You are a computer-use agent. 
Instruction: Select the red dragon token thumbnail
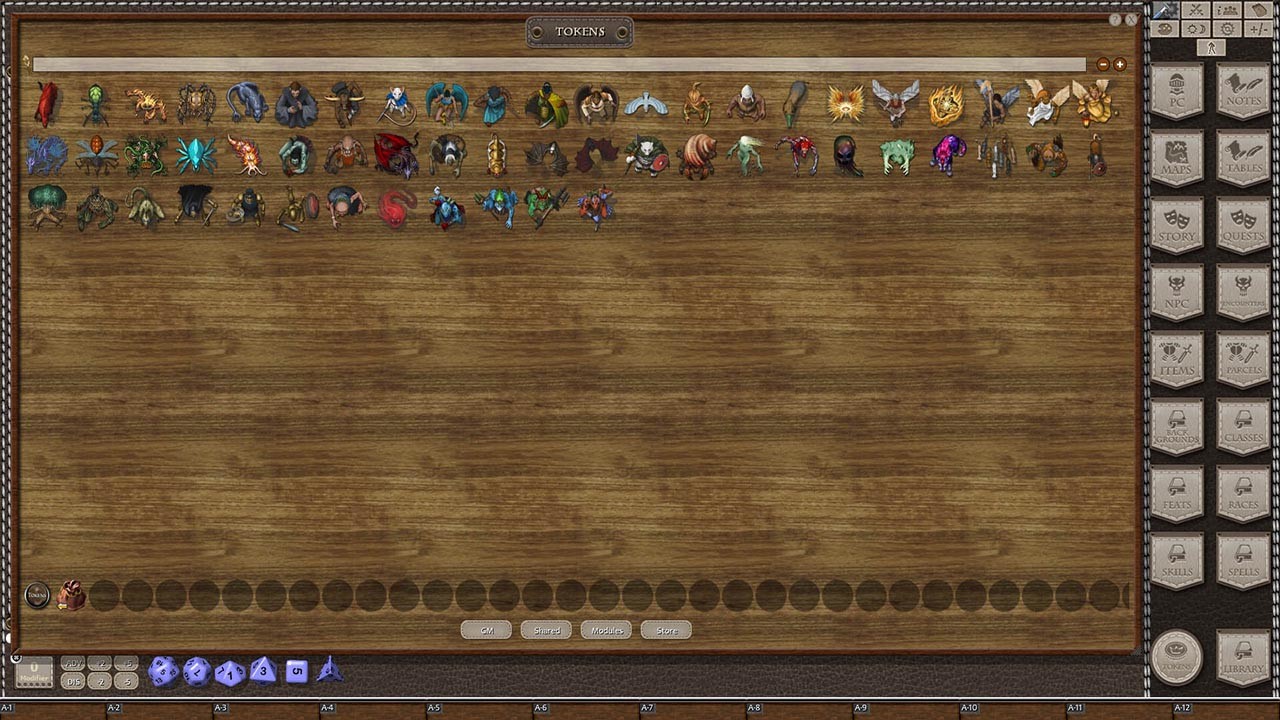tap(395, 151)
